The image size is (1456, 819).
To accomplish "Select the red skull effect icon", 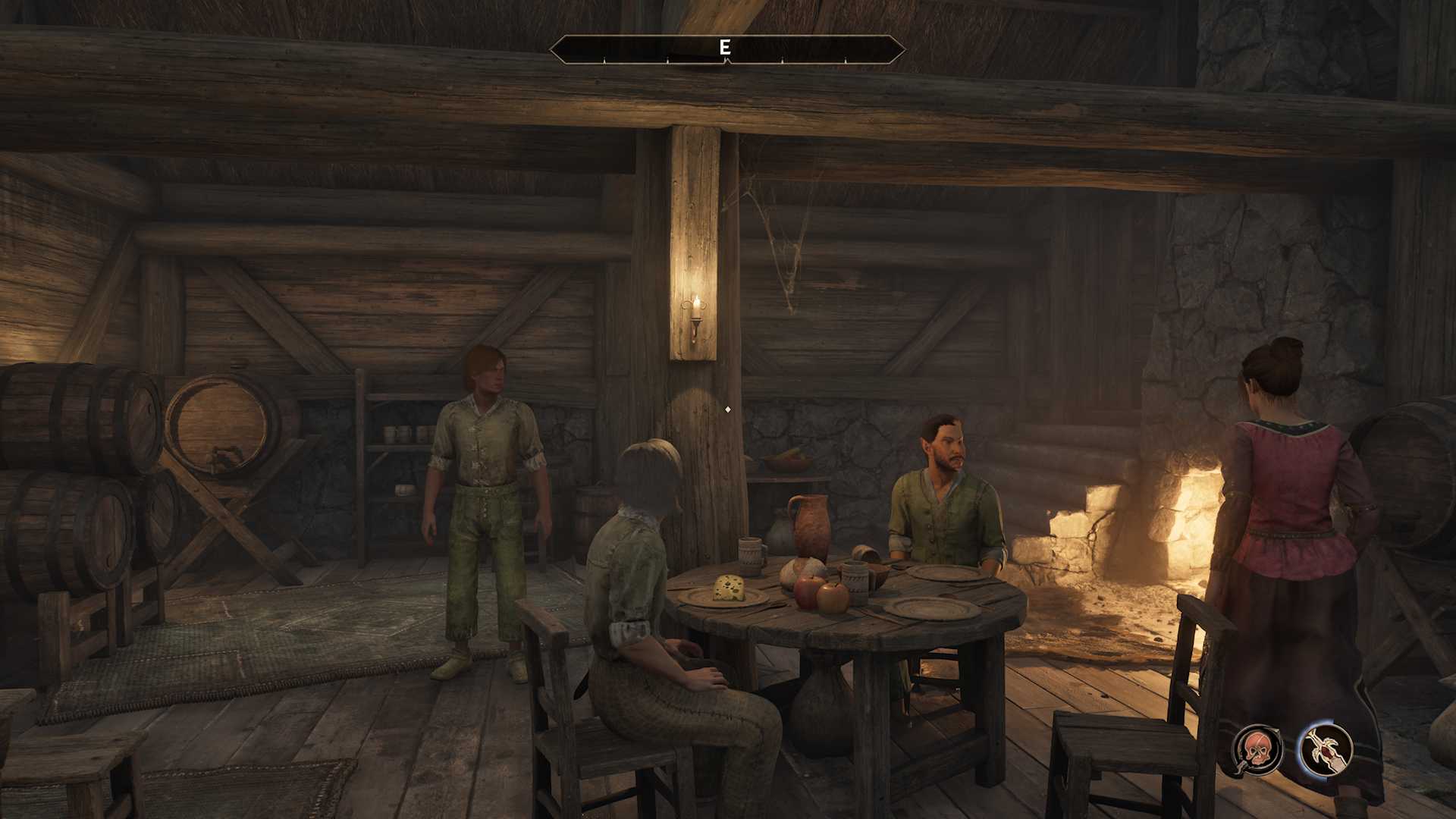I will (x=1258, y=749).
